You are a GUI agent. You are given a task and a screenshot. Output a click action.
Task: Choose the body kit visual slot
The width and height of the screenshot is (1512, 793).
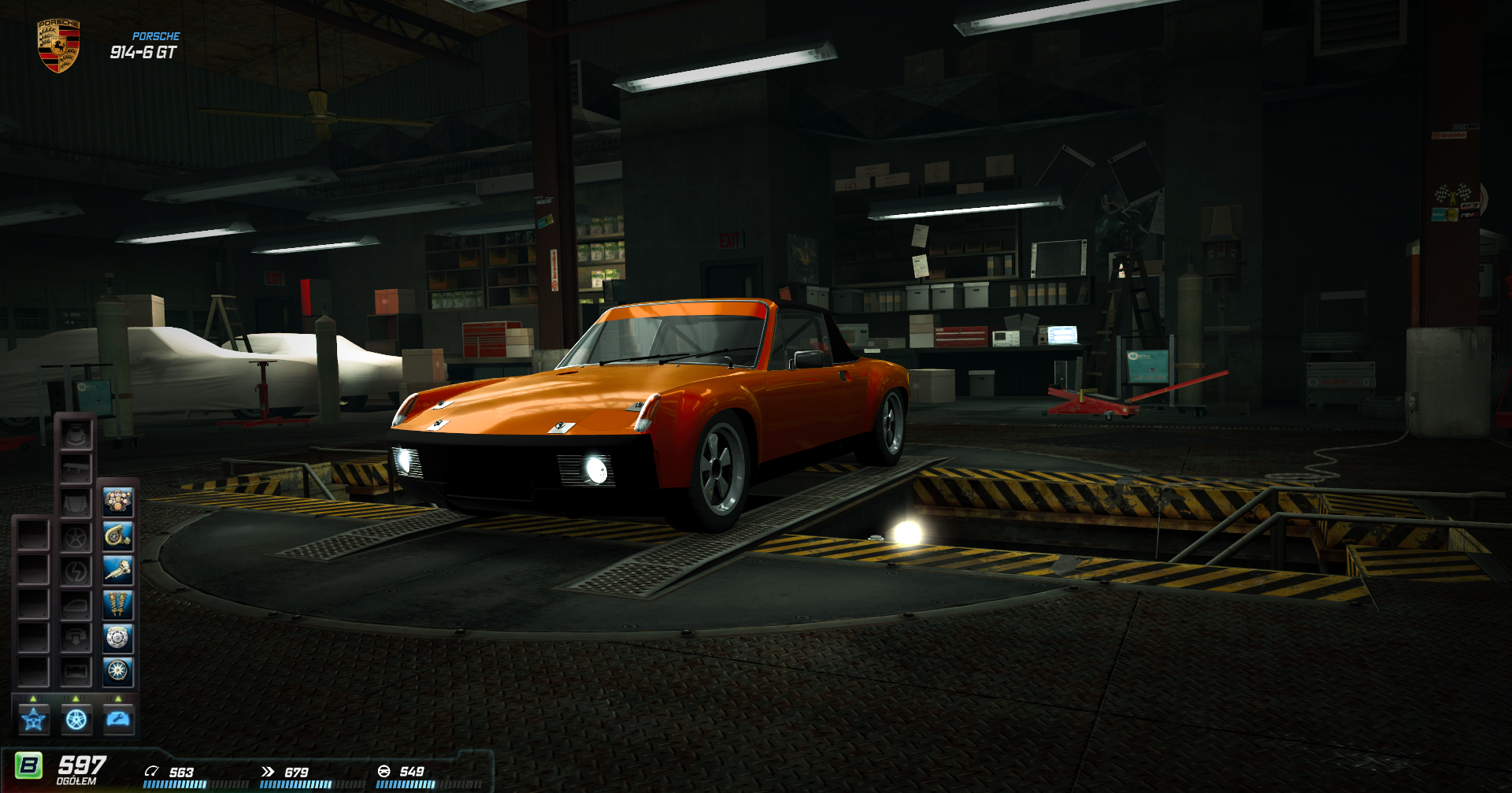point(76,435)
